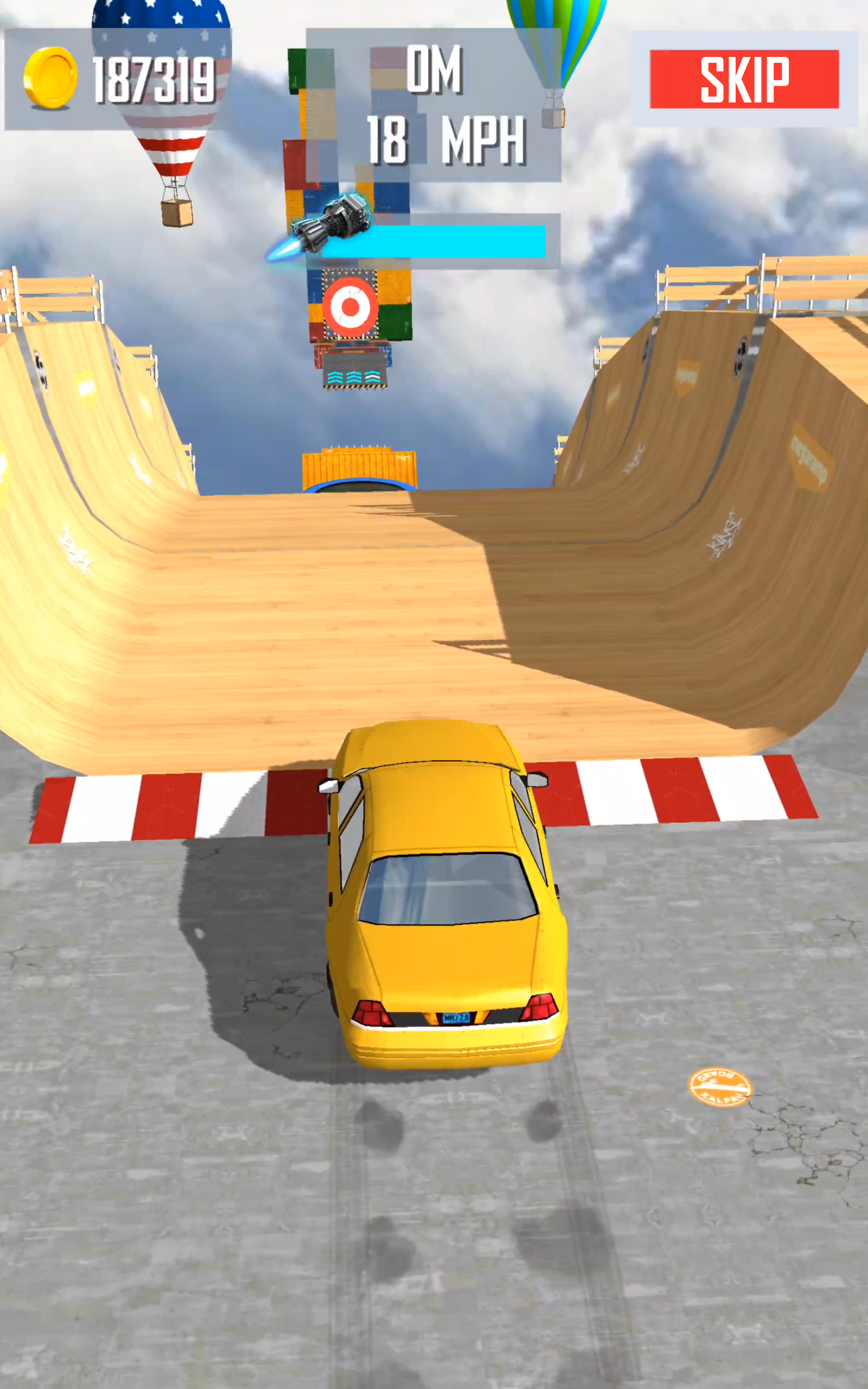The image size is (868, 1389).
Task: Select the coin counter showing 187319
Action: pos(155,80)
